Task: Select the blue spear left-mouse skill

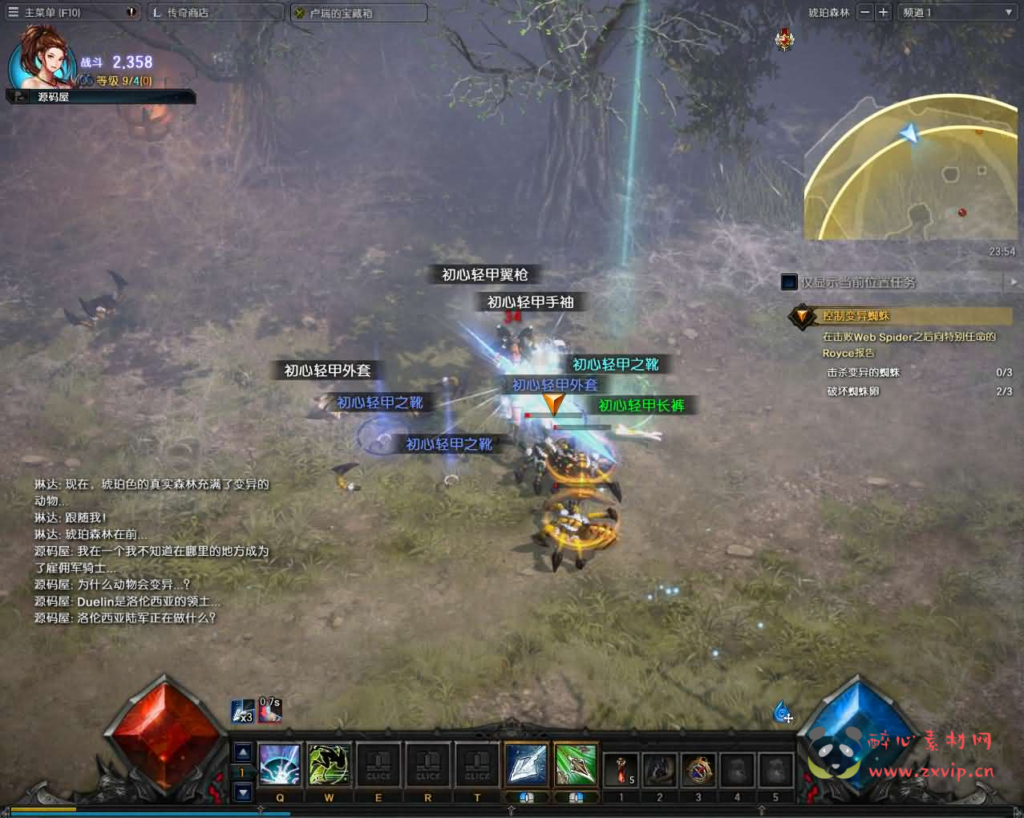Action: click(526, 765)
